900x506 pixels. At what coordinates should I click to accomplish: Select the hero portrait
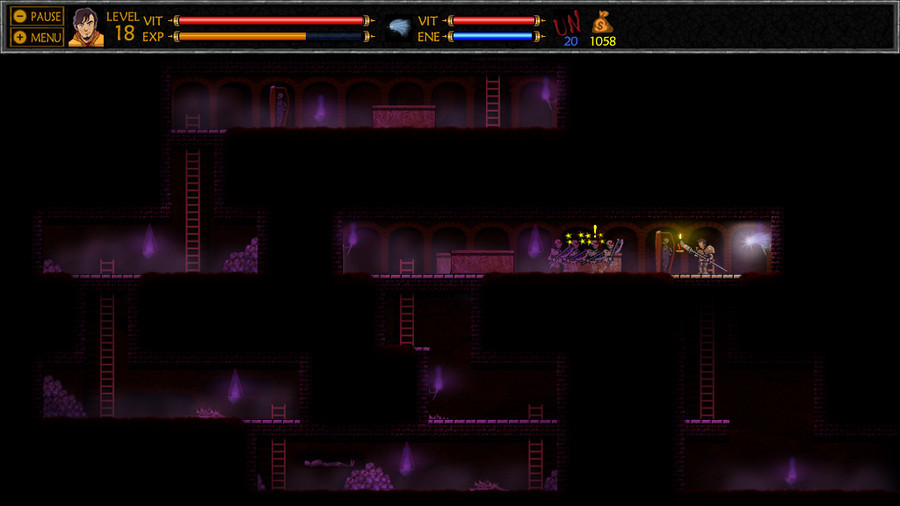click(x=86, y=27)
